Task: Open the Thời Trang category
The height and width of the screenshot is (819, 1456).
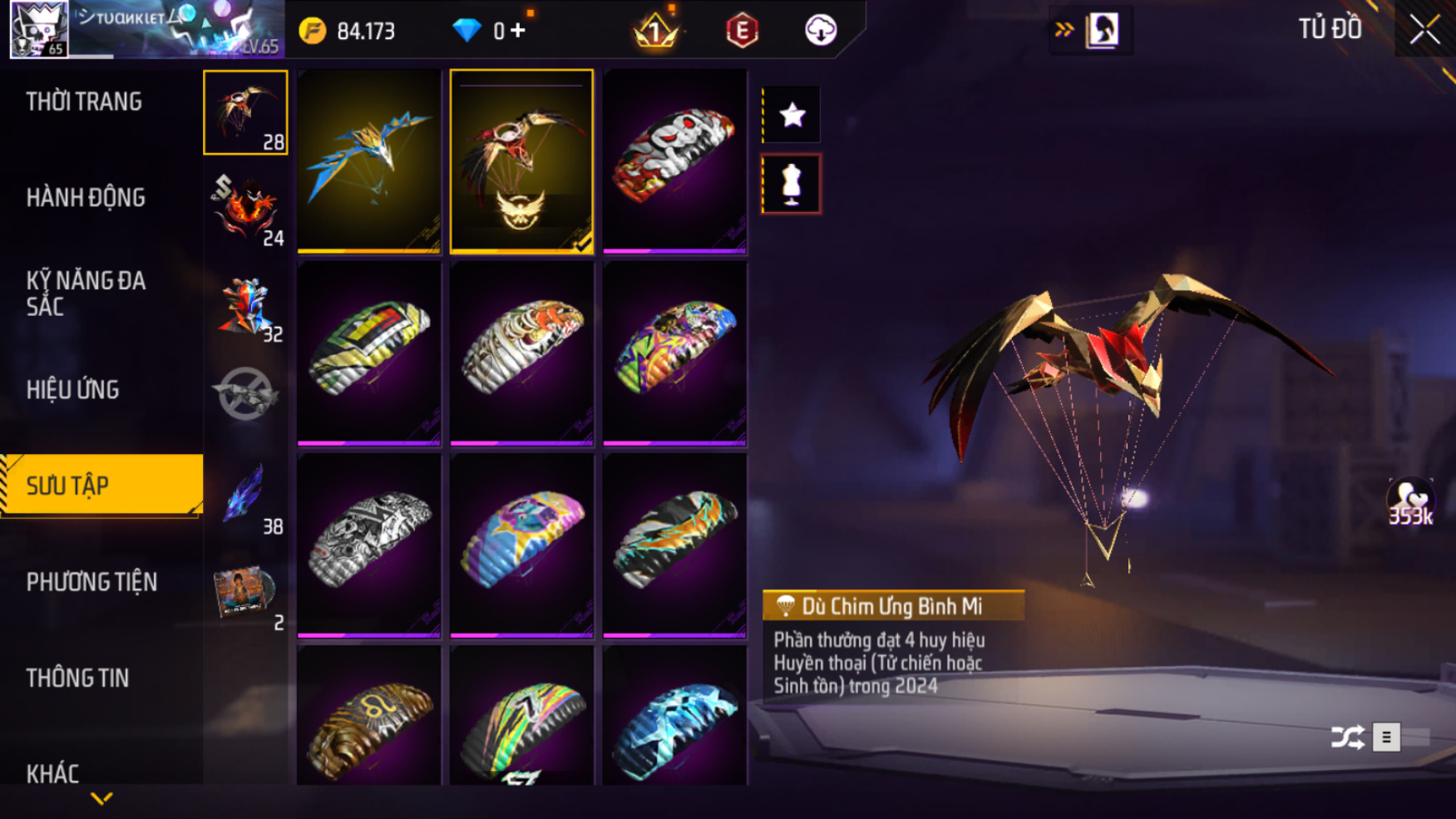Action: coord(84,101)
